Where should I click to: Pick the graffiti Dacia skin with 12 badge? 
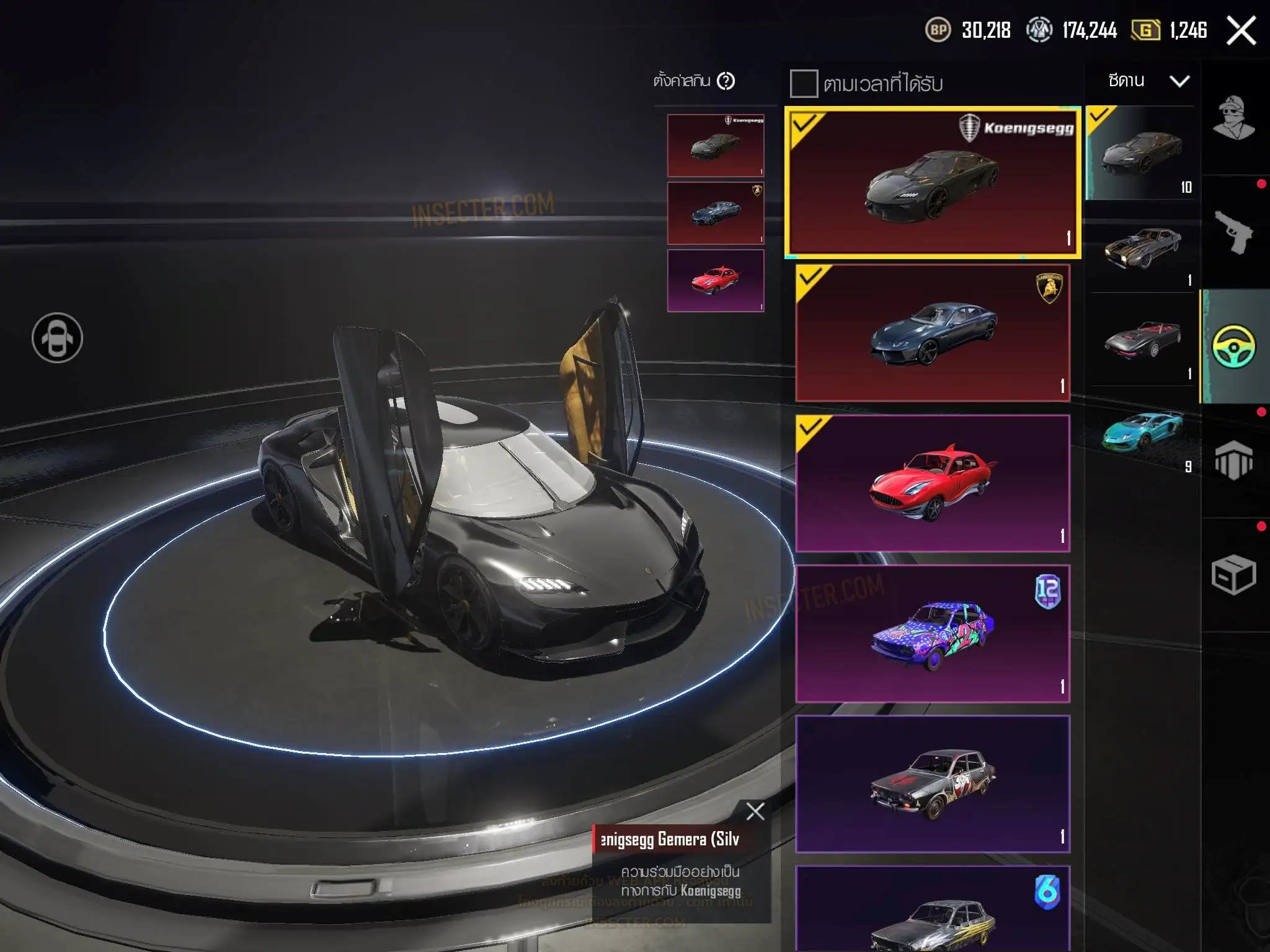933,633
